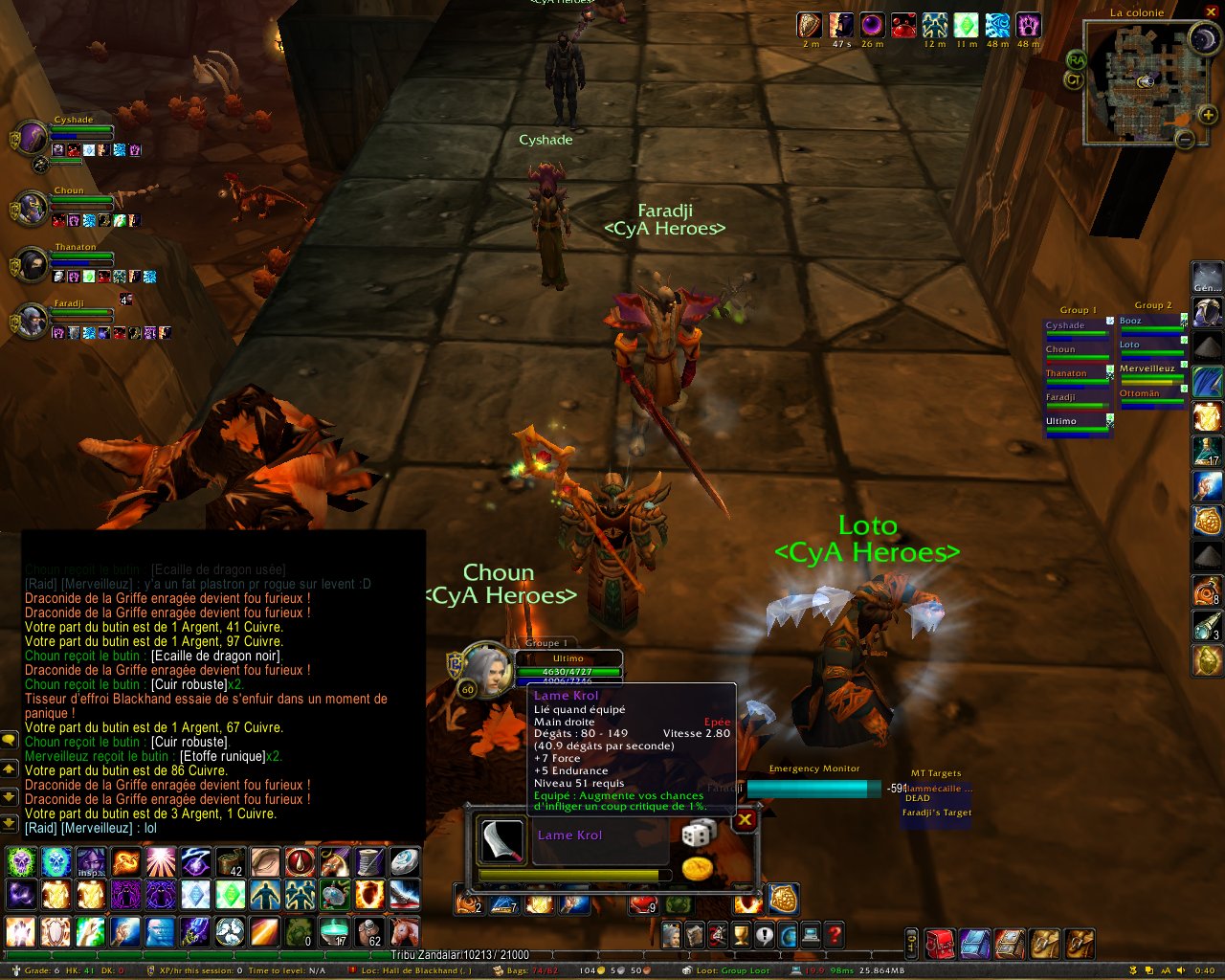
Task: Pass on the Lame Krol loot roll
Action: [x=745, y=820]
